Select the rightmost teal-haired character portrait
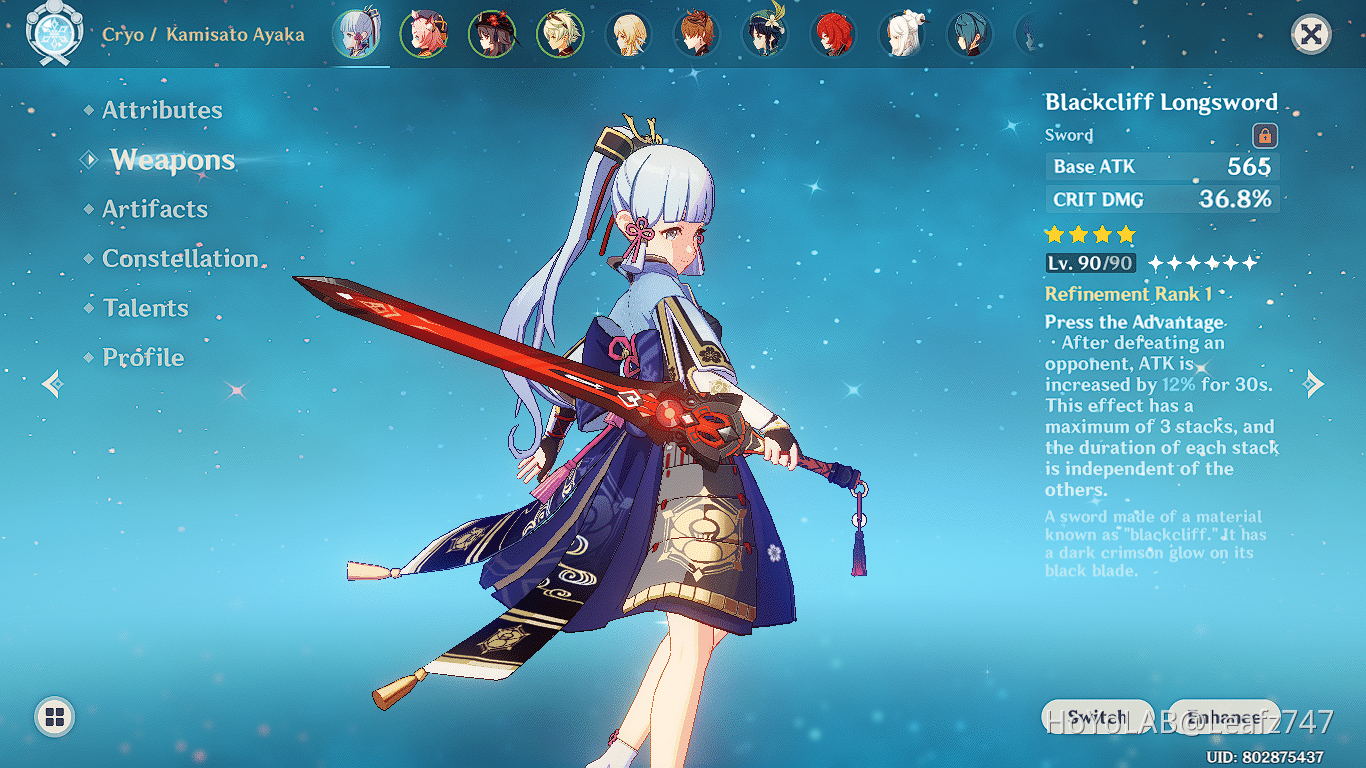 (968, 33)
